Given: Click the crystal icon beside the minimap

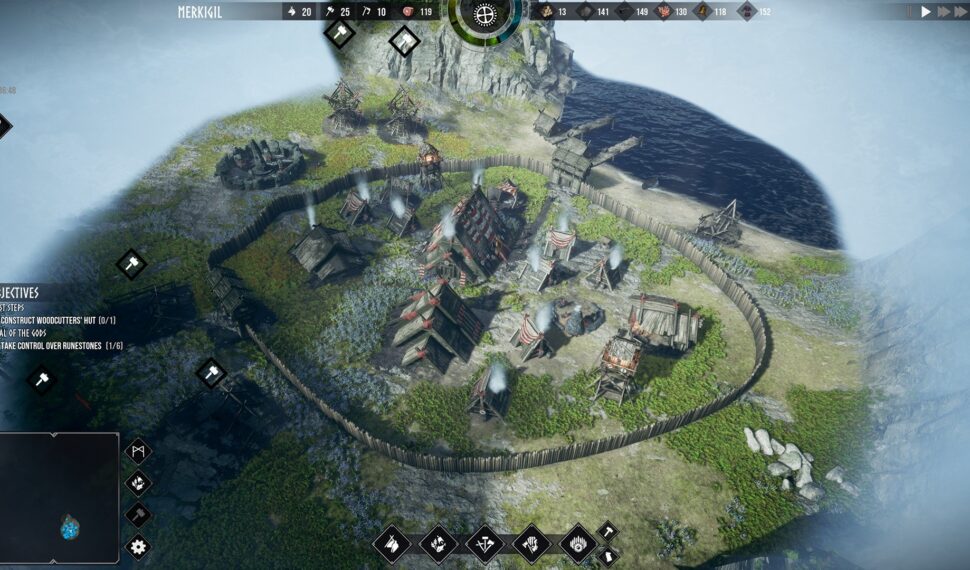Looking at the screenshot, I should [x=138, y=483].
